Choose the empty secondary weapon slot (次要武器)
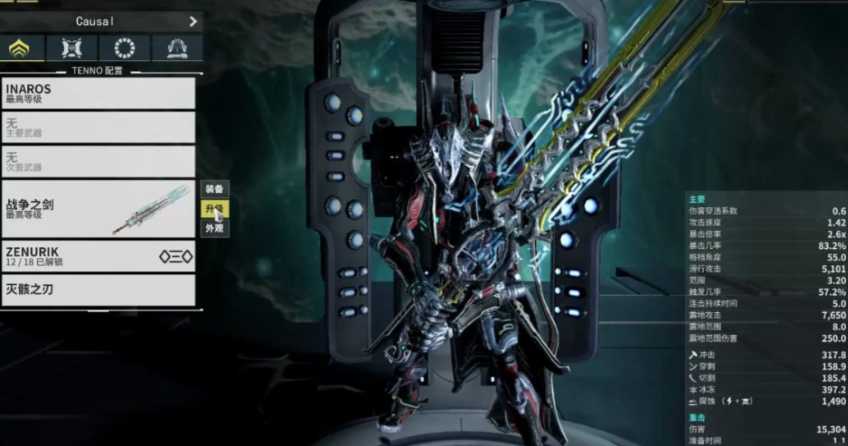 point(98,161)
